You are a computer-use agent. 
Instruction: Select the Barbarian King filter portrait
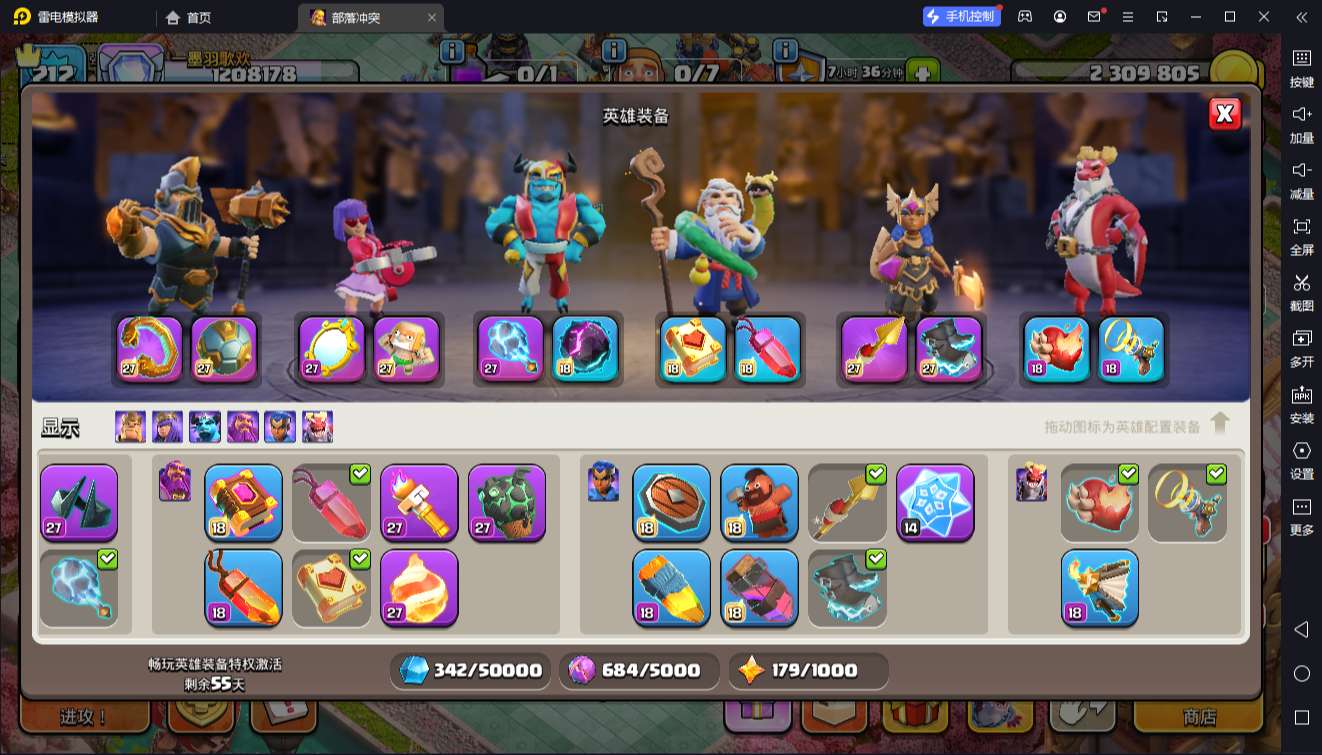pos(130,427)
